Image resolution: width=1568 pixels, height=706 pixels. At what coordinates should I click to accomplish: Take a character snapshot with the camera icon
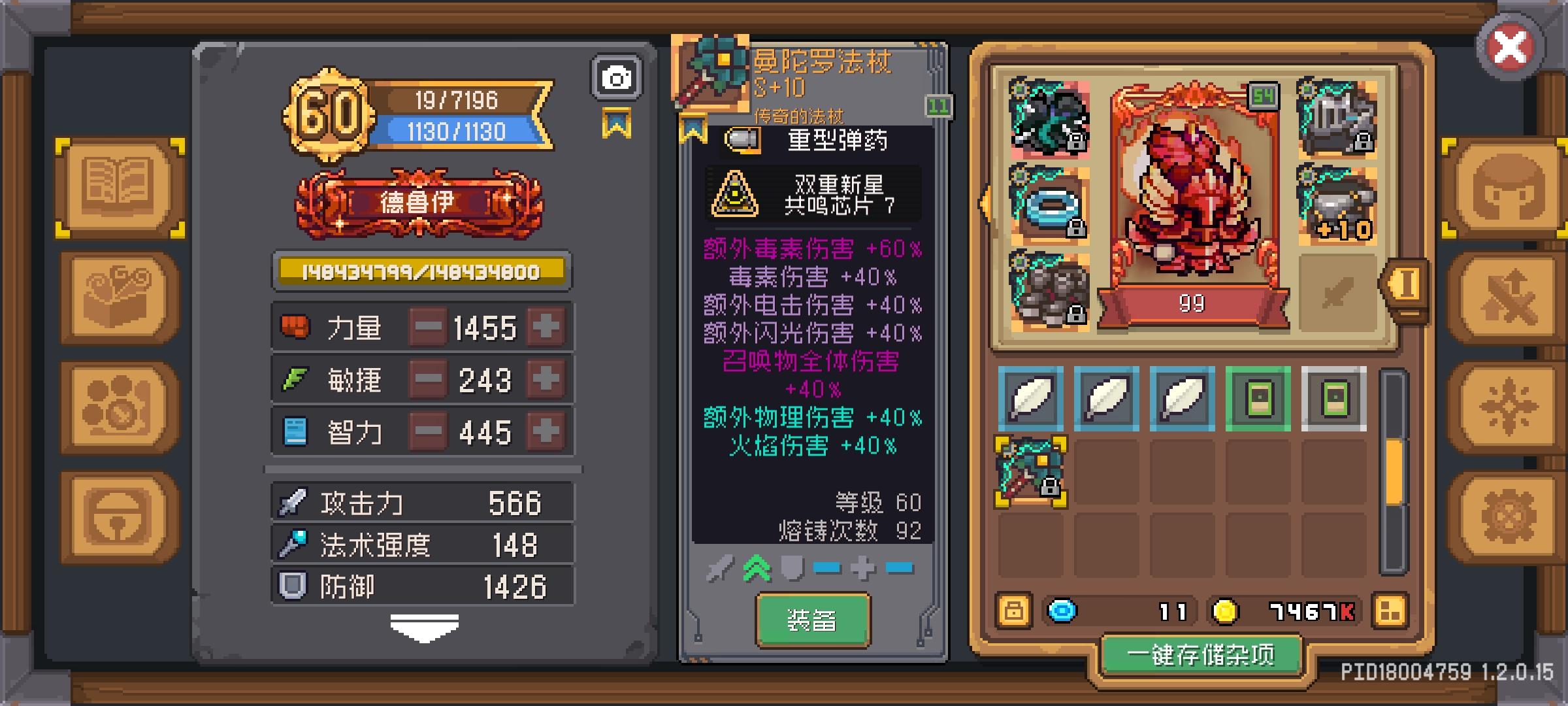click(x=615, y=77)
